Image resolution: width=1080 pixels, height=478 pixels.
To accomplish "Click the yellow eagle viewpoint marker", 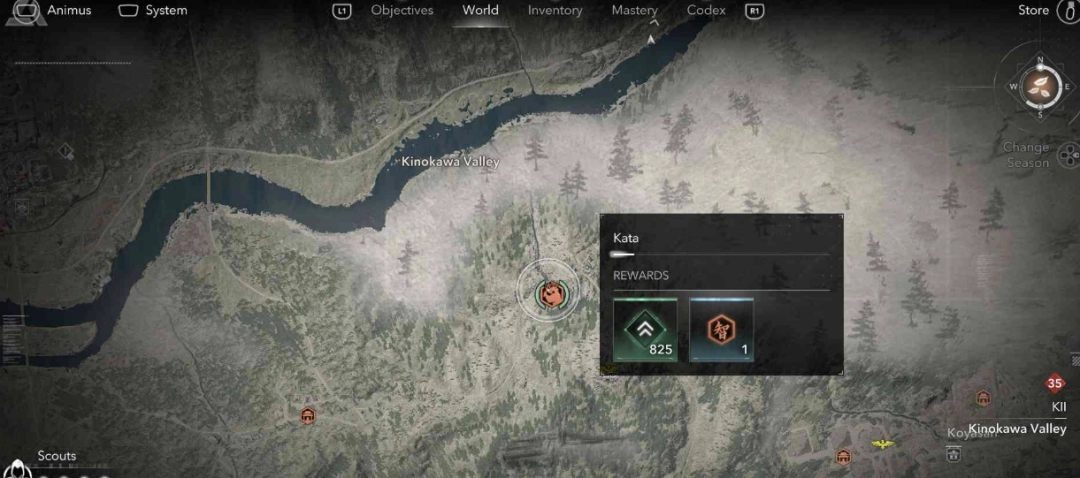I will point(881,444).
